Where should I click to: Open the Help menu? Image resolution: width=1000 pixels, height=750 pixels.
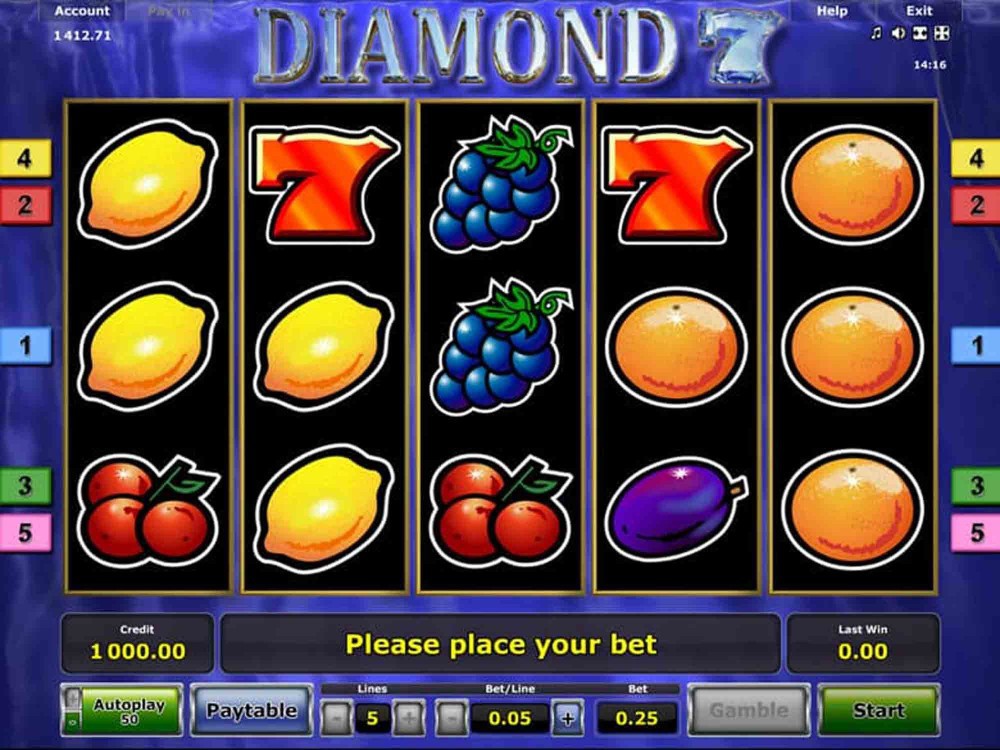(832, 11)
